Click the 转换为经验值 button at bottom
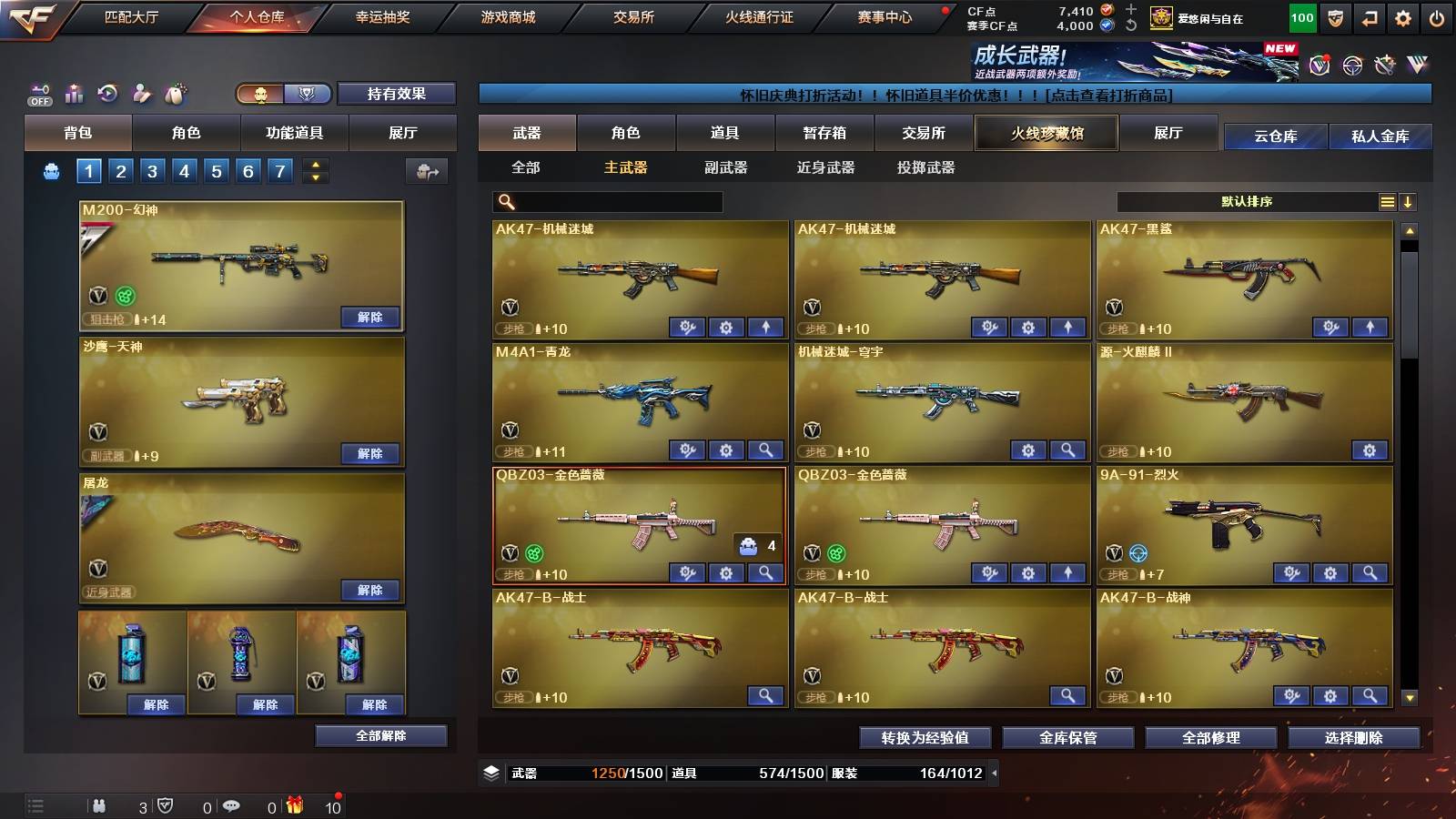The height and width of the screenshot is (819, 1456). click(x=924, y=738)
